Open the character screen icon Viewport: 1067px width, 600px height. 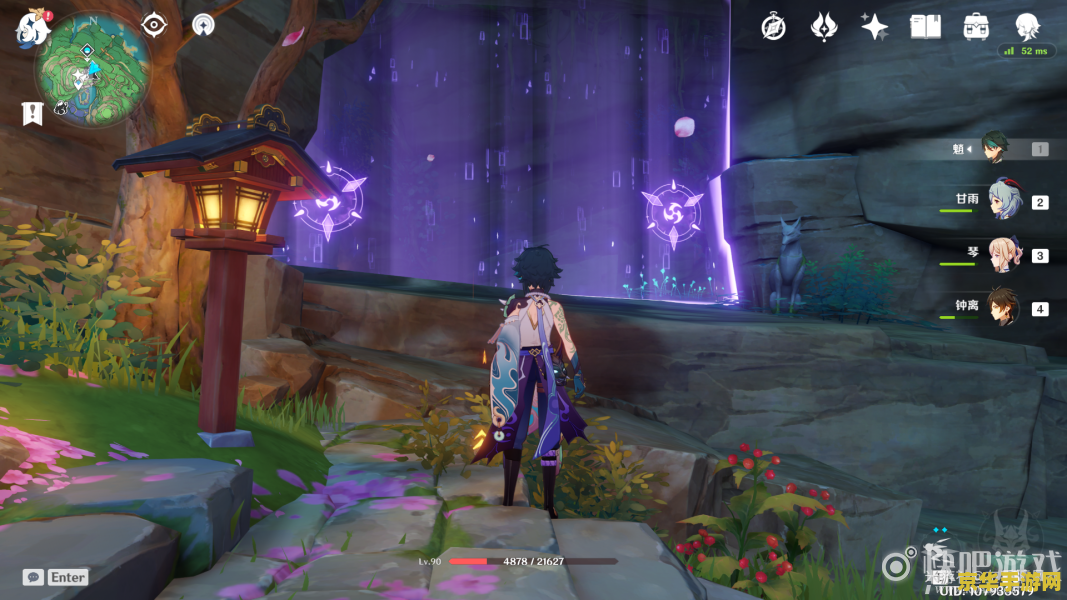[1027, 26]
